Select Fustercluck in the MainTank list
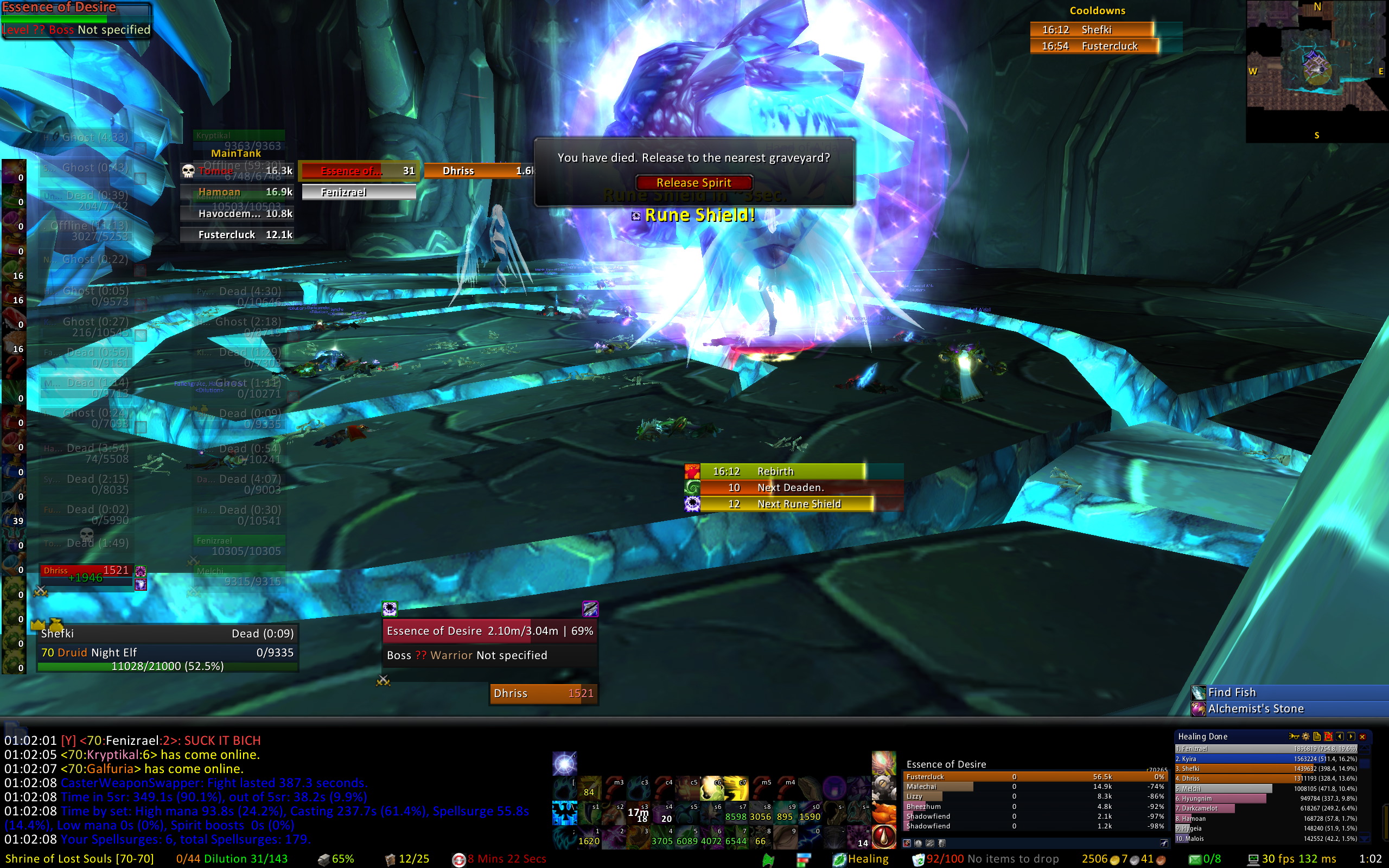 click(x=237, y=235)
